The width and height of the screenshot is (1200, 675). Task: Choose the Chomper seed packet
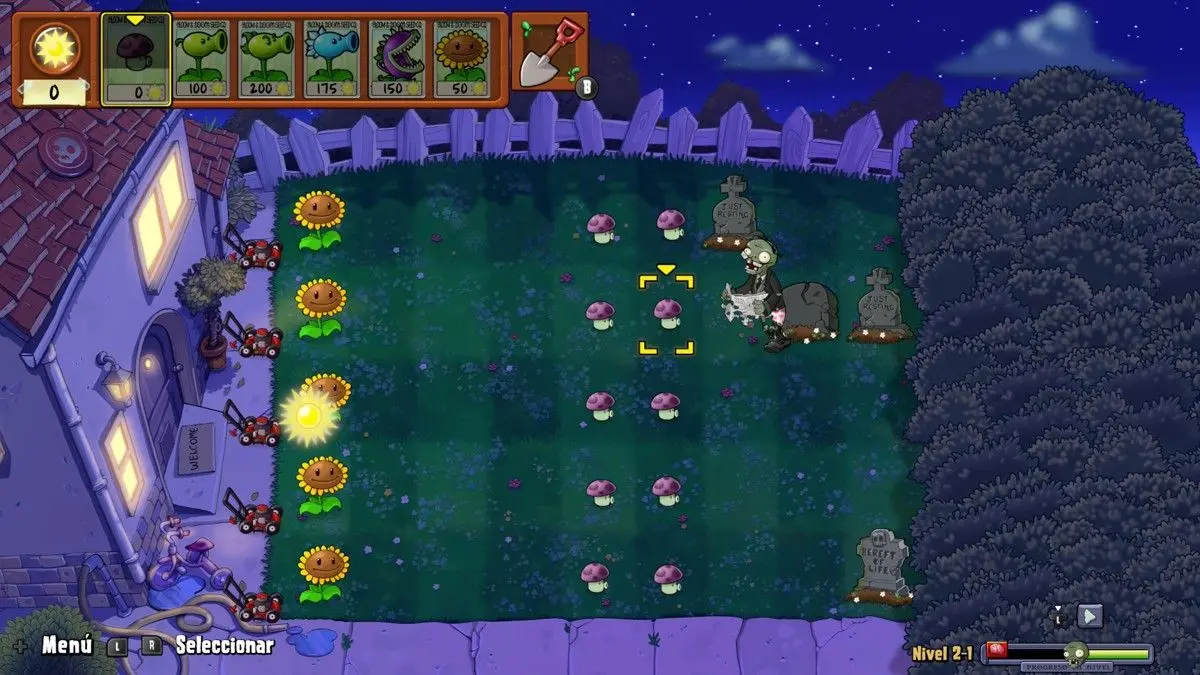pos(398,59)
